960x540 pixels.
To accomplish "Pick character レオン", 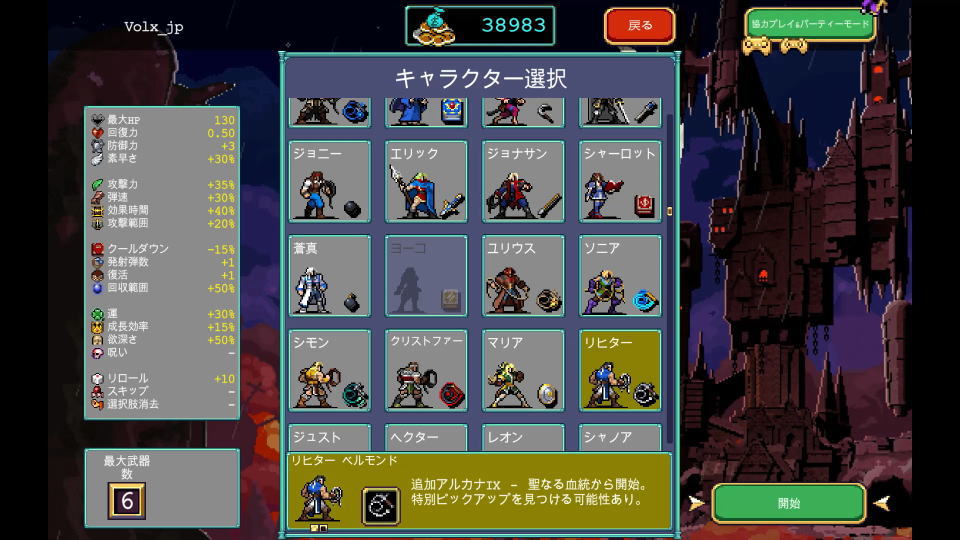I will coord(522,438).
